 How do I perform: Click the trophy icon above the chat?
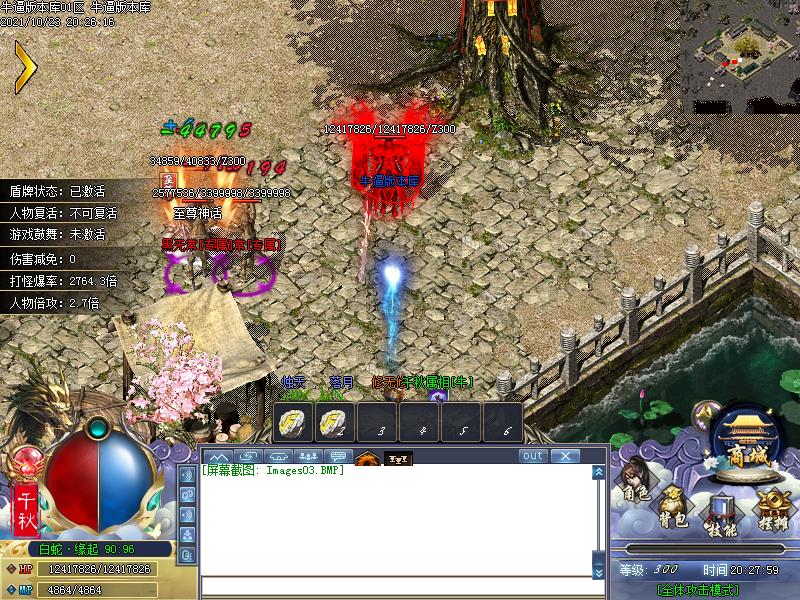[x=398, y=458]
